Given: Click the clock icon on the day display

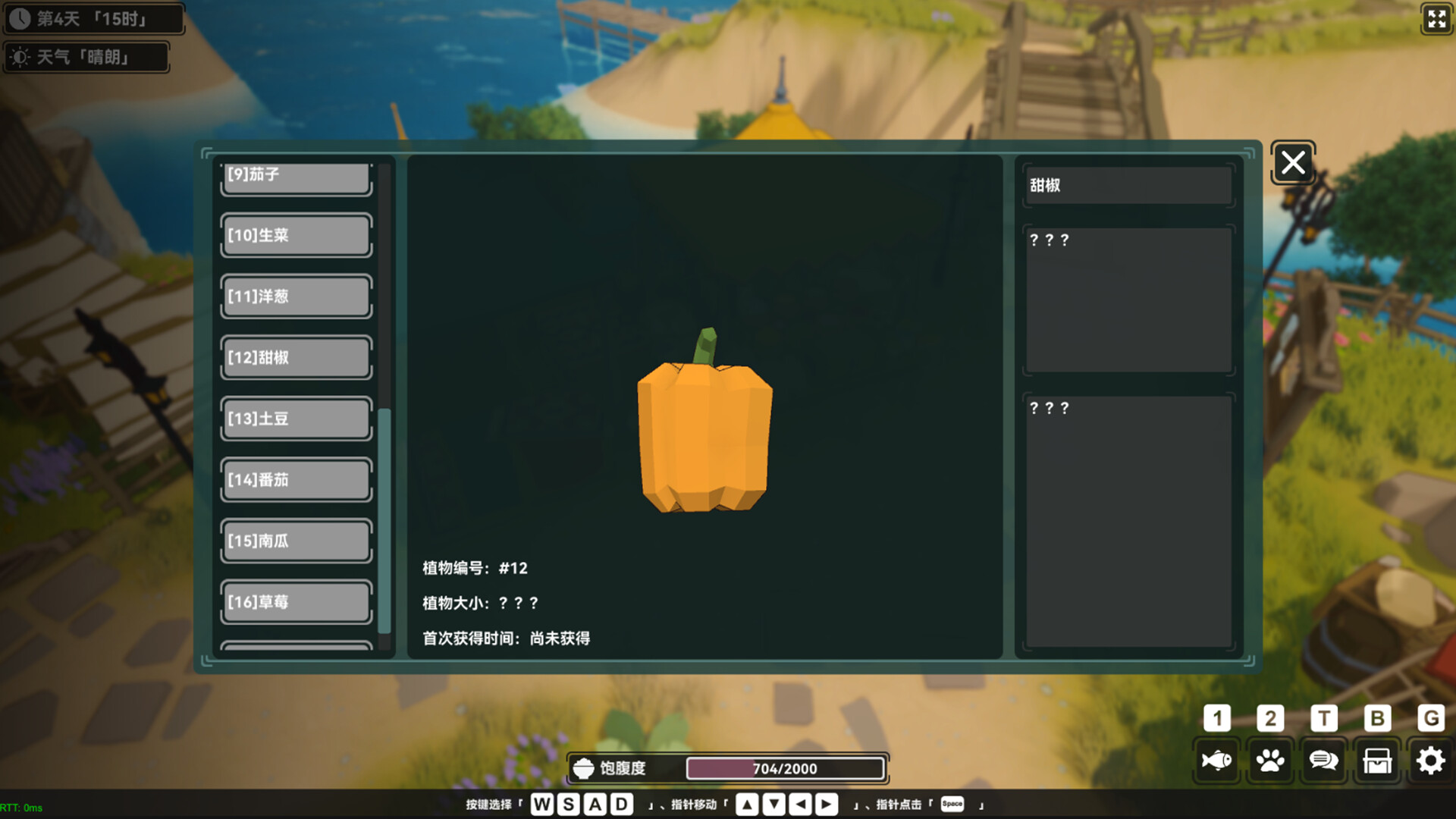Looking at the screenshot, I should 20,19.
